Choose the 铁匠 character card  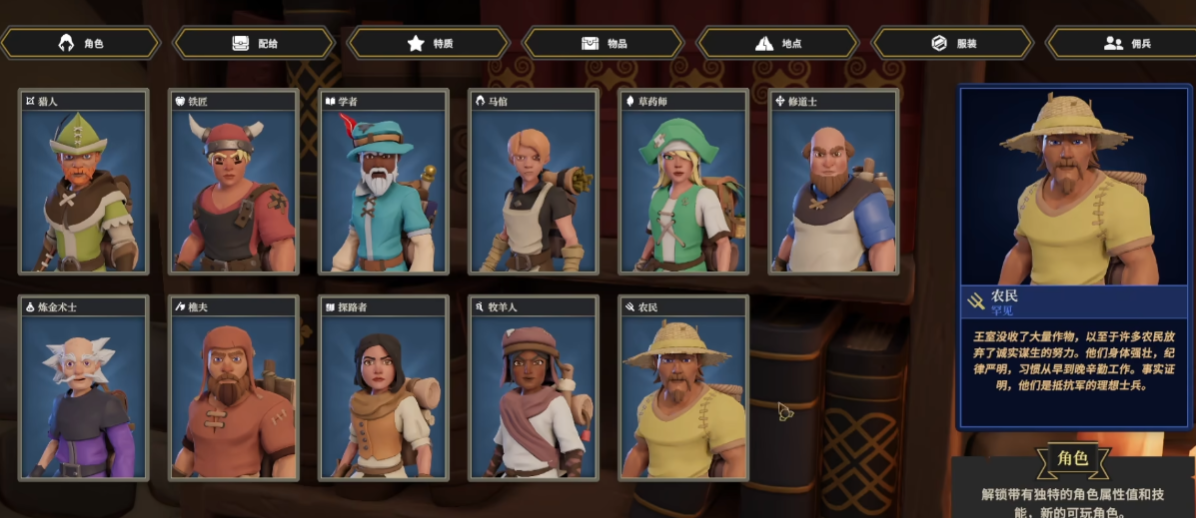[234, 182]
